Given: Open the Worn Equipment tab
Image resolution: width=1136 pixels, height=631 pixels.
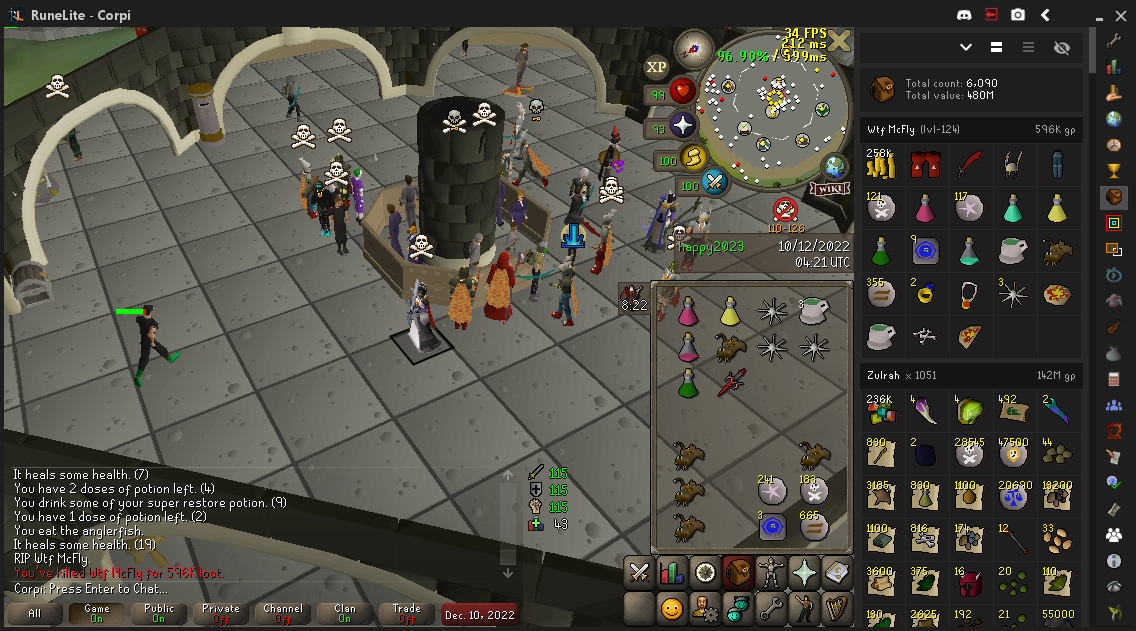Looking at the screenshot, I should pyautogui.click(x=771, y=572).
